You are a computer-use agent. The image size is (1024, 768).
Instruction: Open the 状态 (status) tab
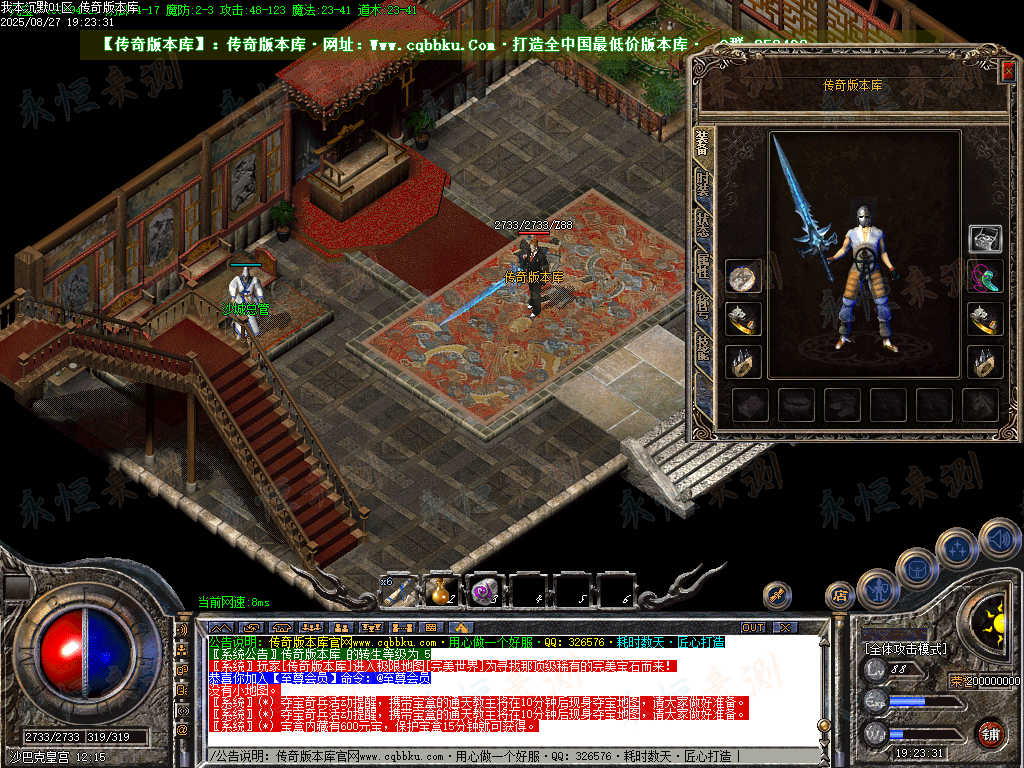click(x=703, y=224)
